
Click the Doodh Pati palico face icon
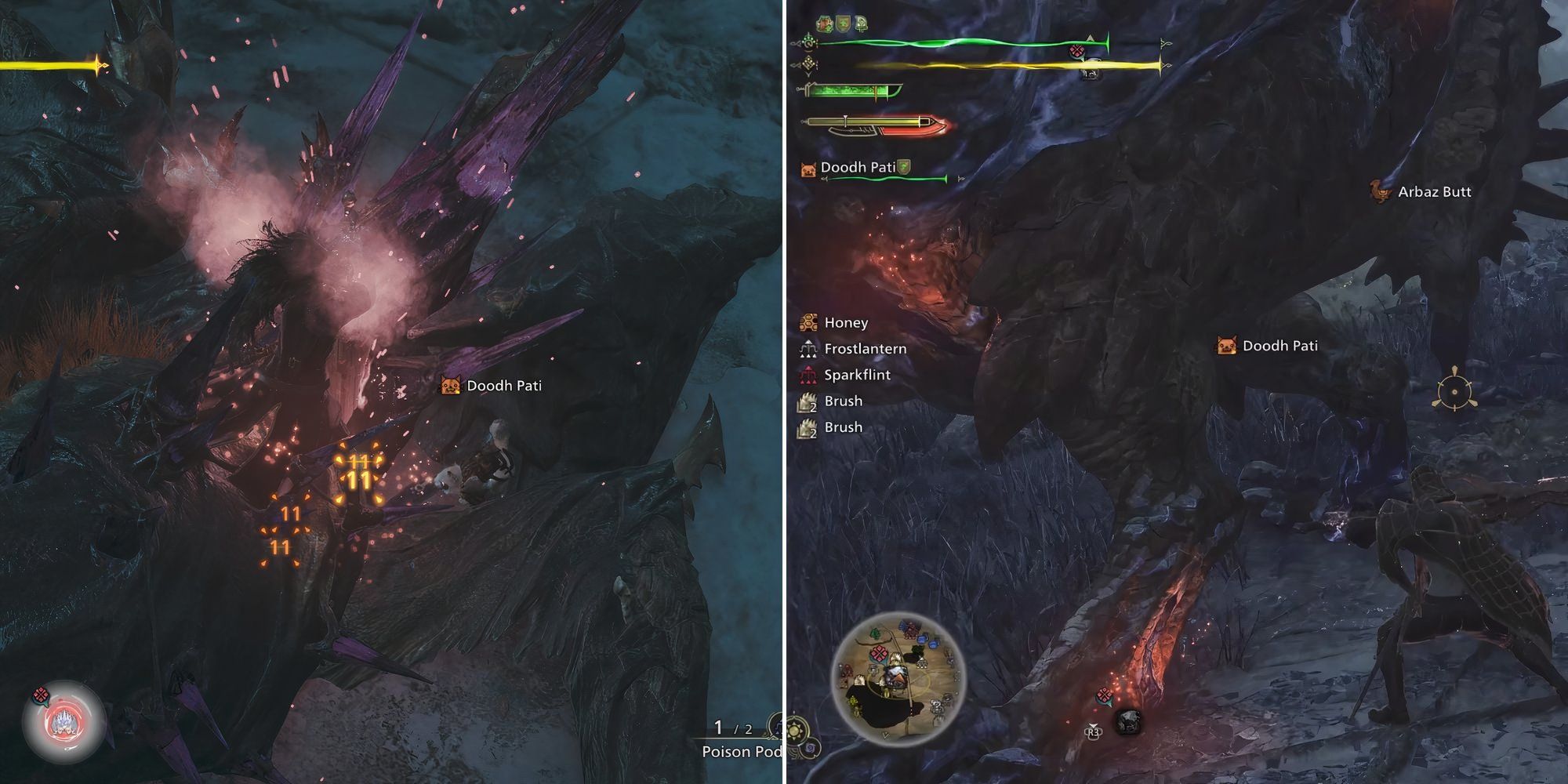(808, 168)
